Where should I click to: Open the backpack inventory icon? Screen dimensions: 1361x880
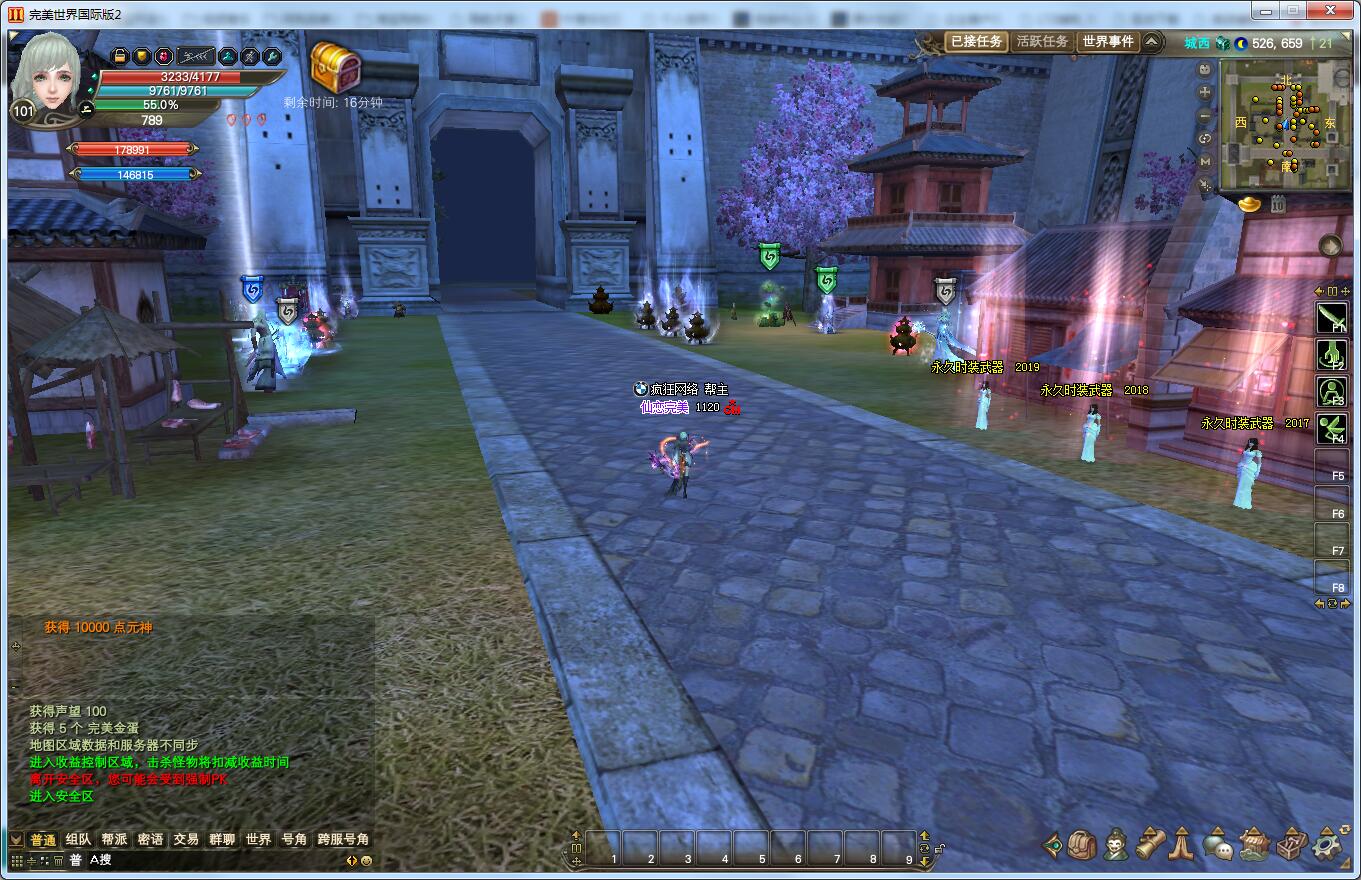[x=1082, y=845]
